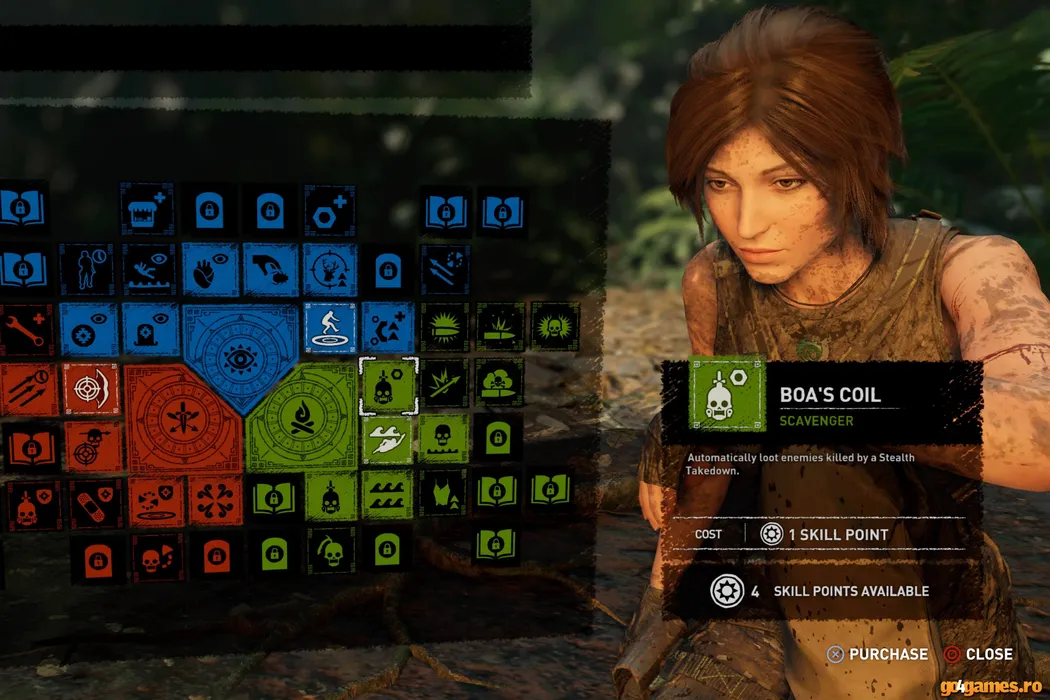
Task: Select the red four-way burst skill
Action: pyautogui.click(x=215, y=501)
